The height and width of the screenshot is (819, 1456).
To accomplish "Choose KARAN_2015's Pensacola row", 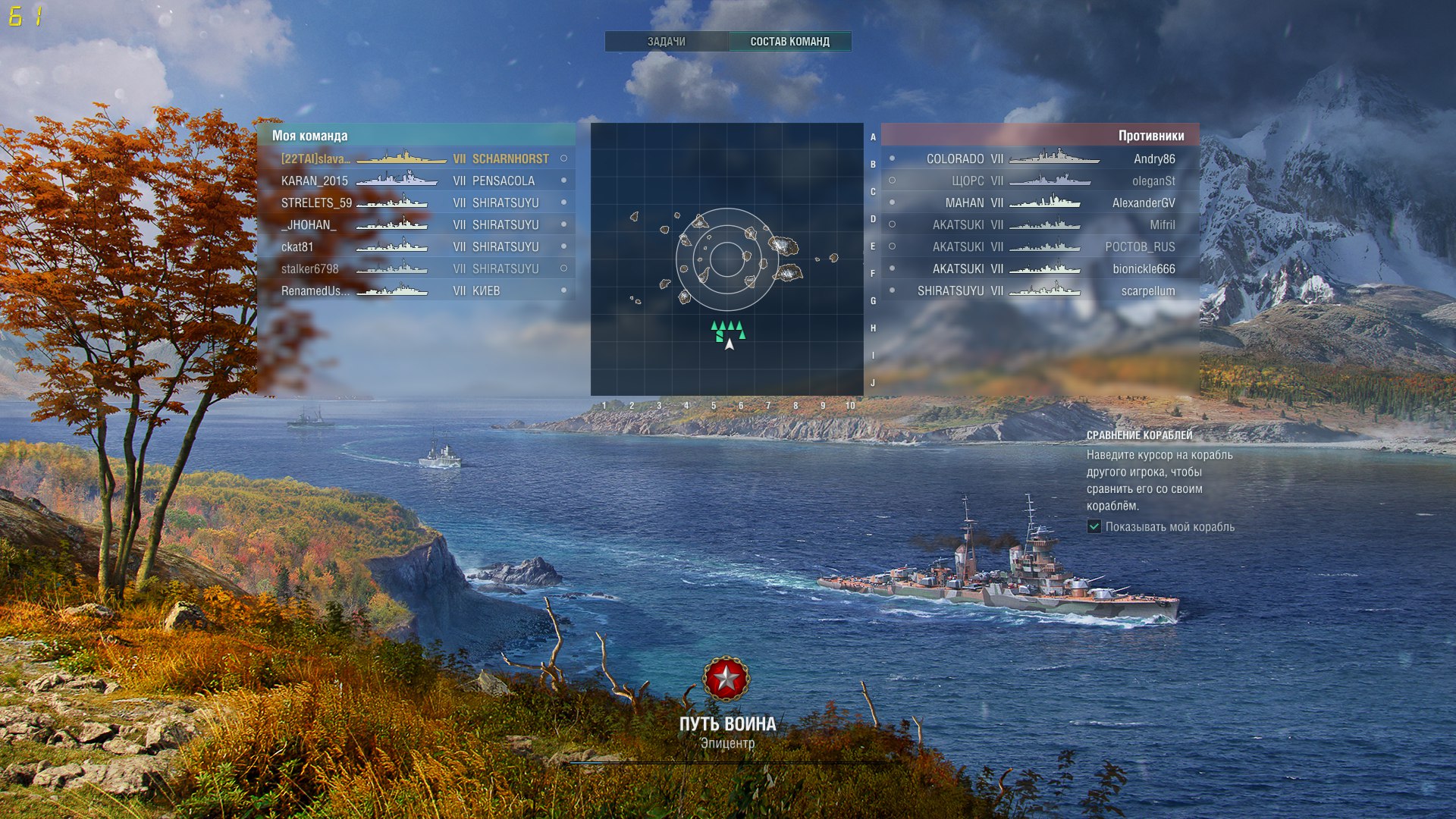I will [x=416, y=180].
